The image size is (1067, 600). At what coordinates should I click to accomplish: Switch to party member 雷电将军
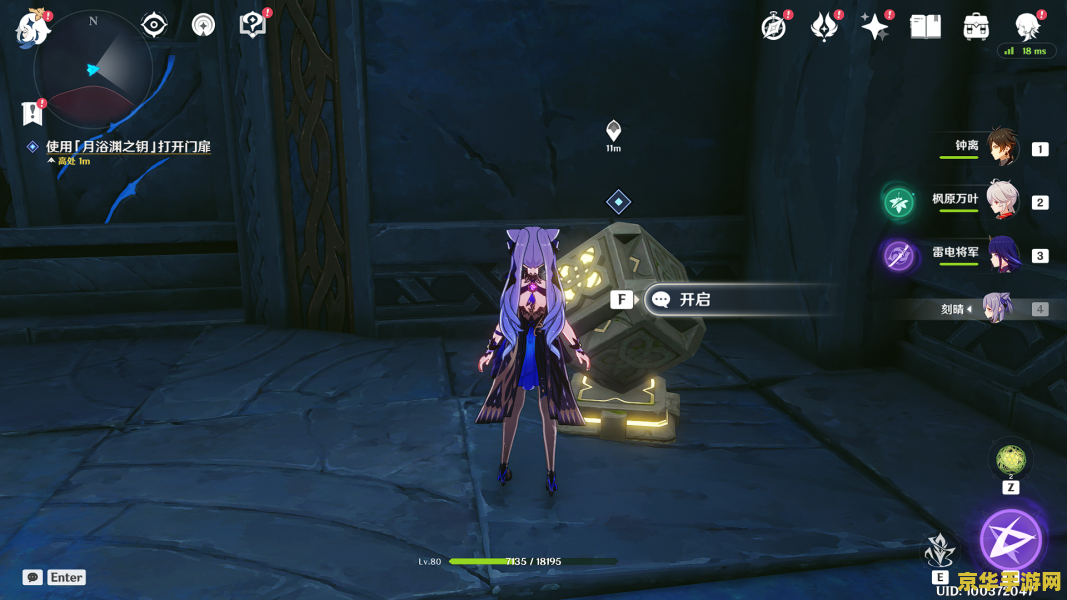tap(1001, 255)
